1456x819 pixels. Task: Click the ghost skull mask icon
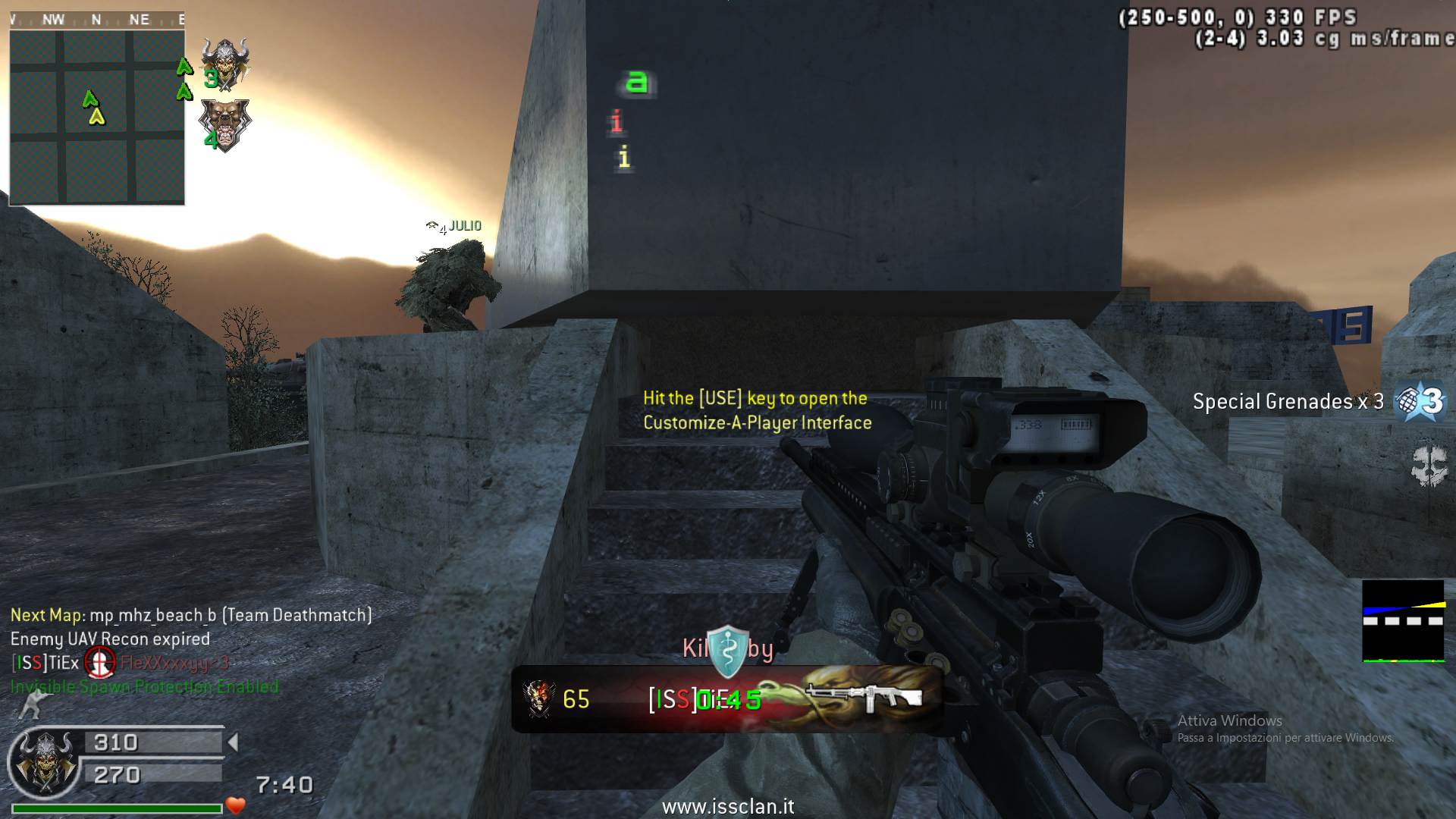tap(1429, 466)
